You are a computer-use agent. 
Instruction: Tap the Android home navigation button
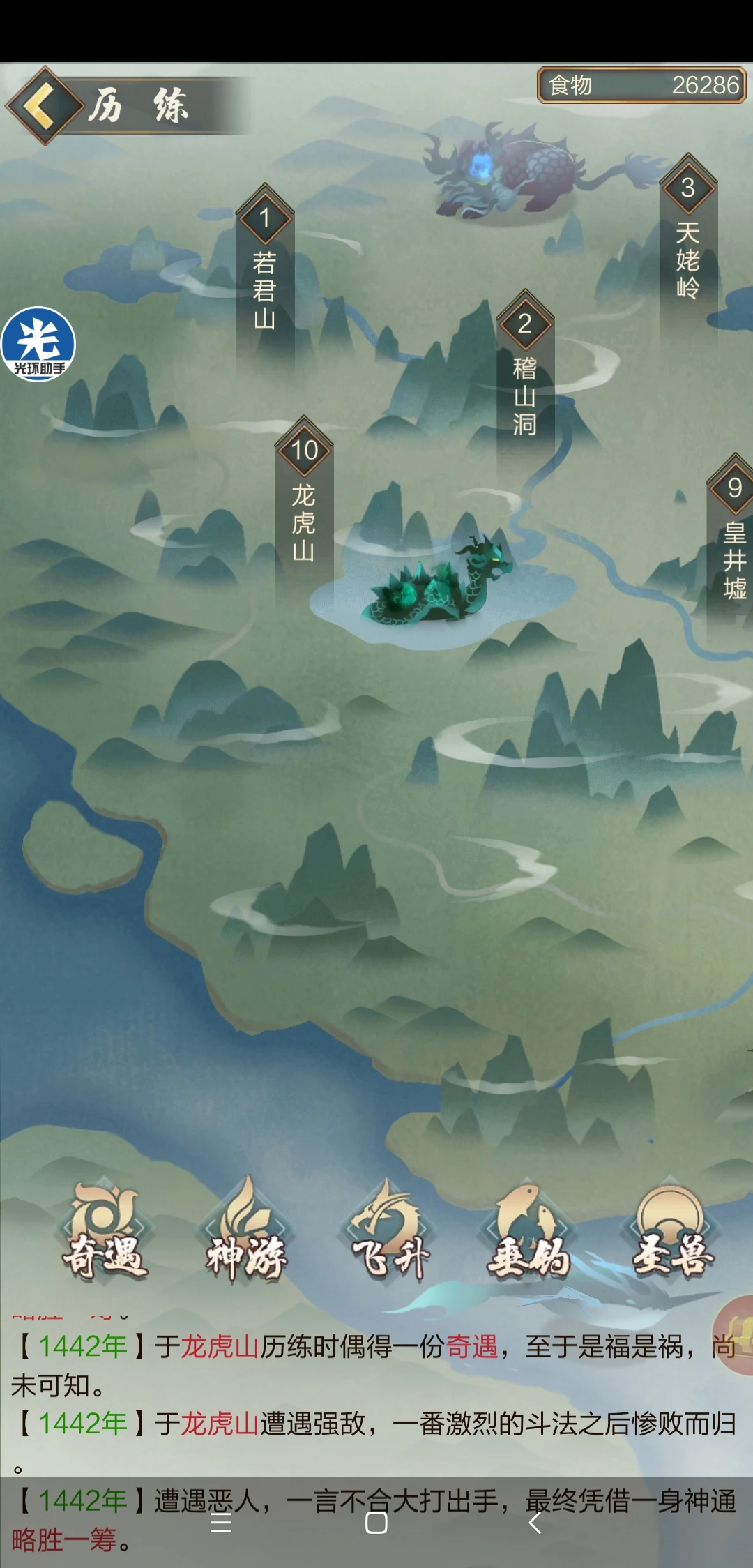pos(376,1523)
